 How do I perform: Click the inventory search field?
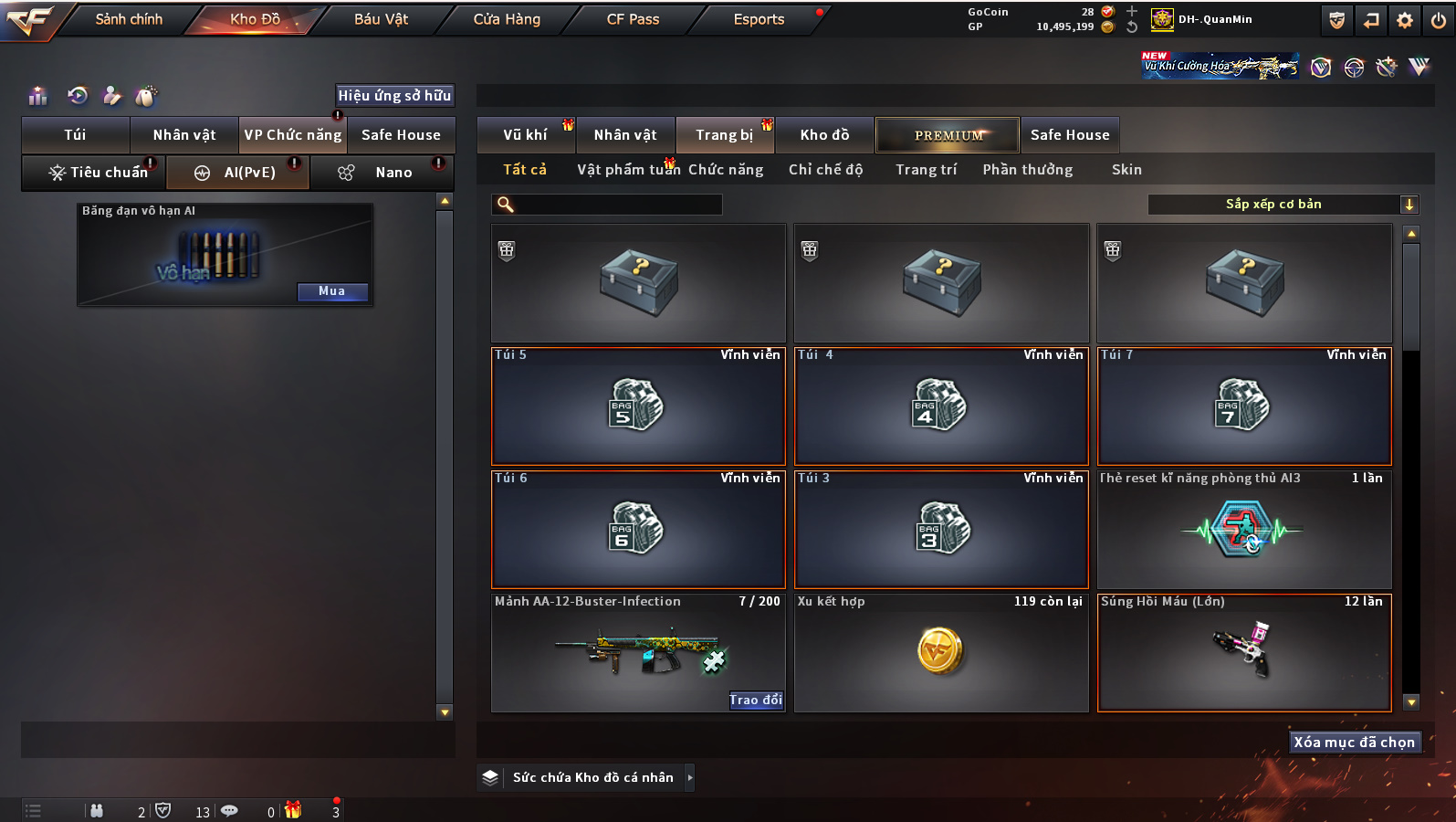pos(612,205)
